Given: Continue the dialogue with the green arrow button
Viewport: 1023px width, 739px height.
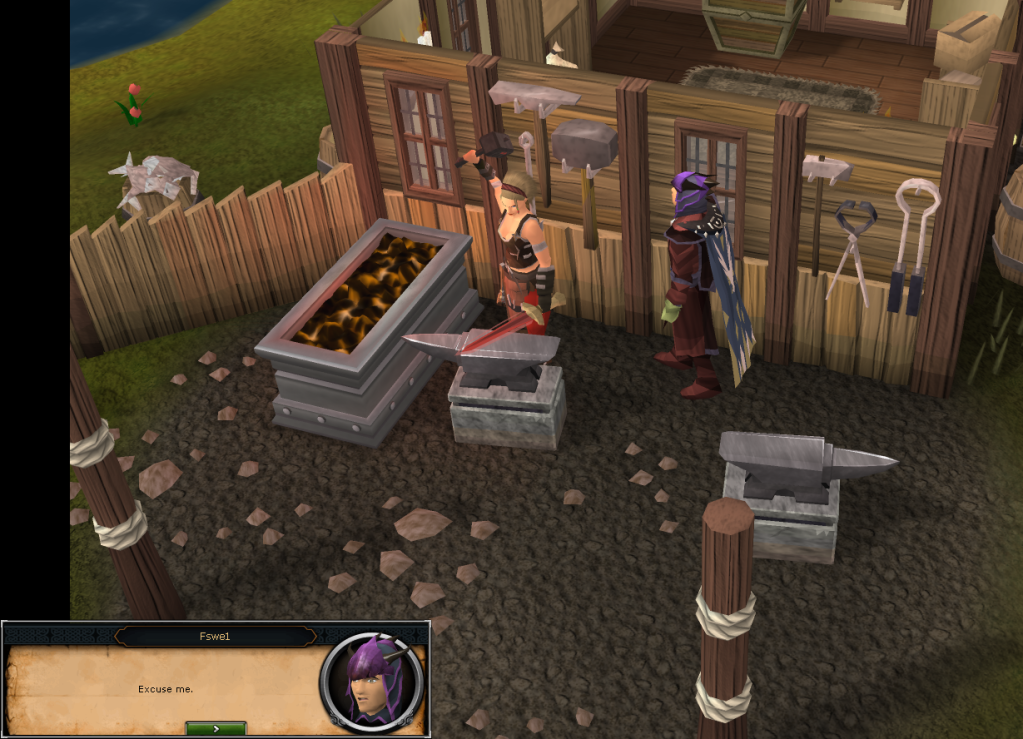Looking at the screenshot, I should (215, 729).
